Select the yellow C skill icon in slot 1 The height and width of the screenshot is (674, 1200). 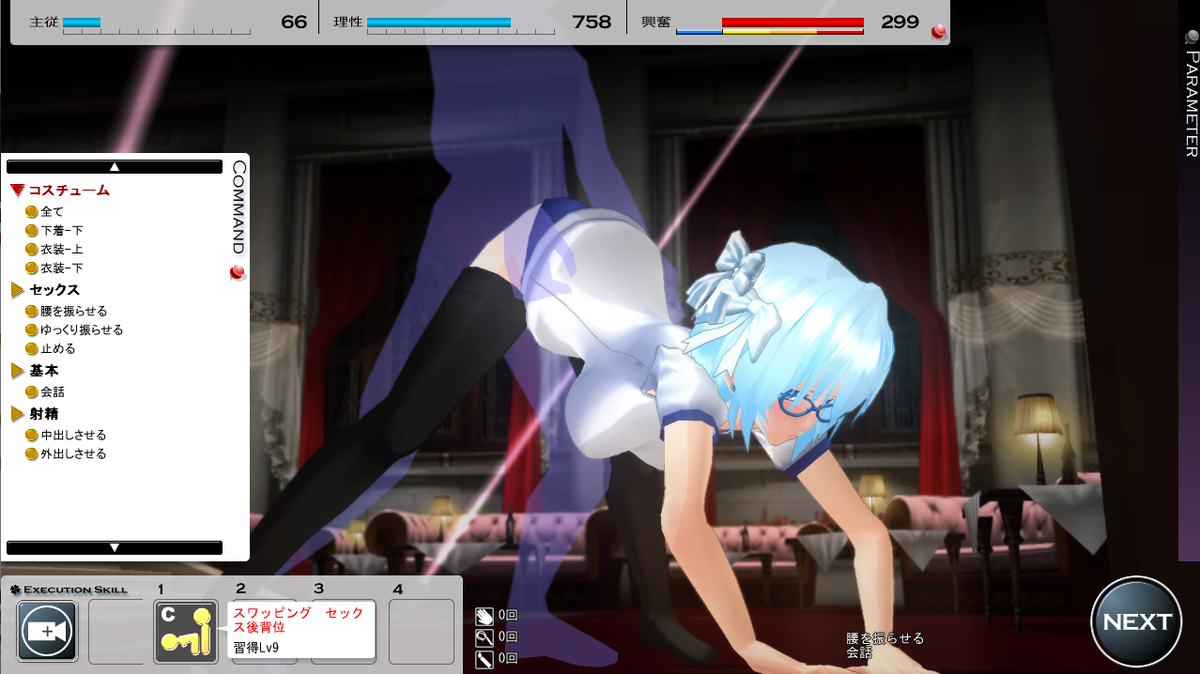tap(186, 632)
